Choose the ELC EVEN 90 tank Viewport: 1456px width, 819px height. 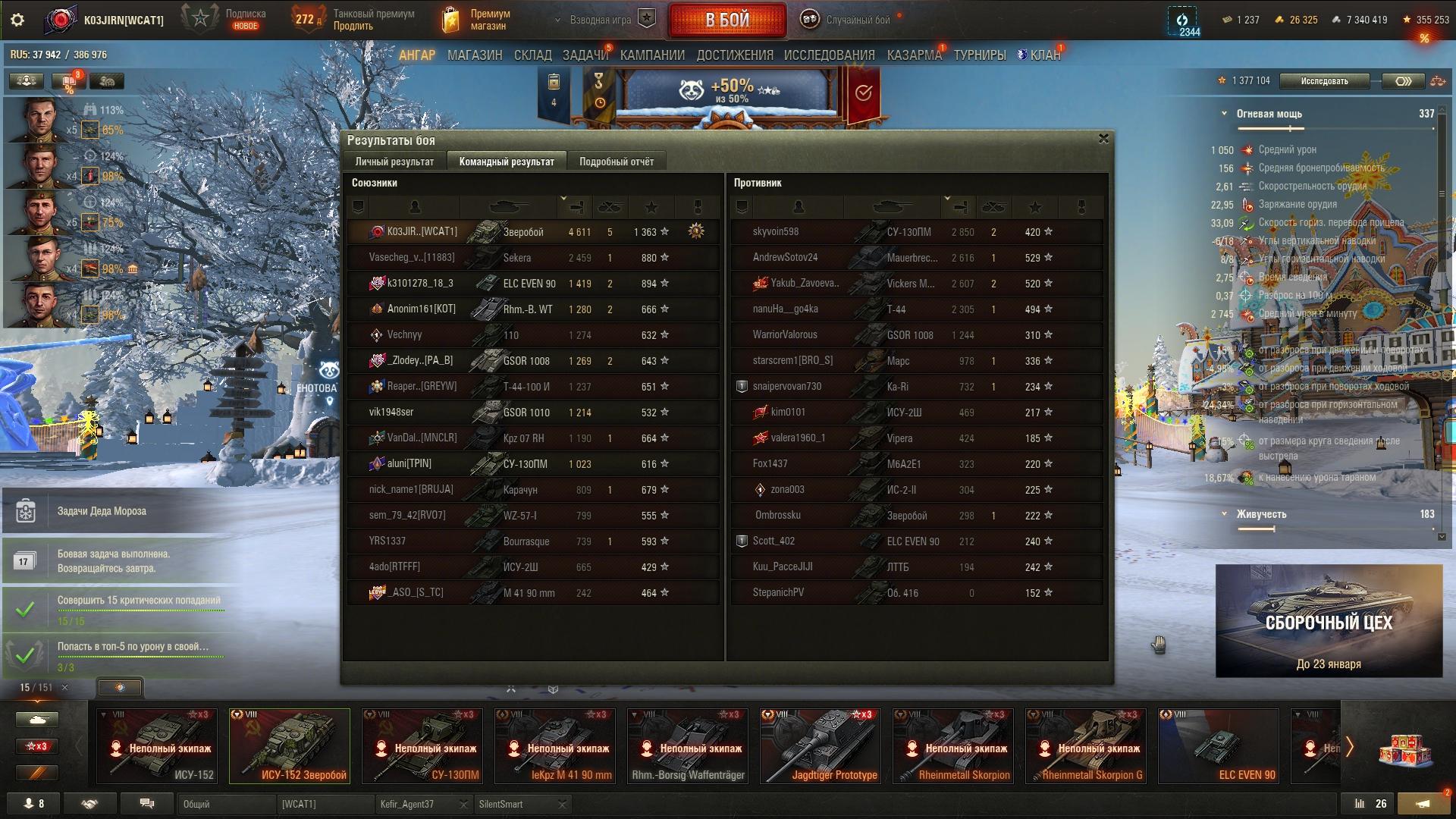pyautogui.click(x=1219, y=745)
